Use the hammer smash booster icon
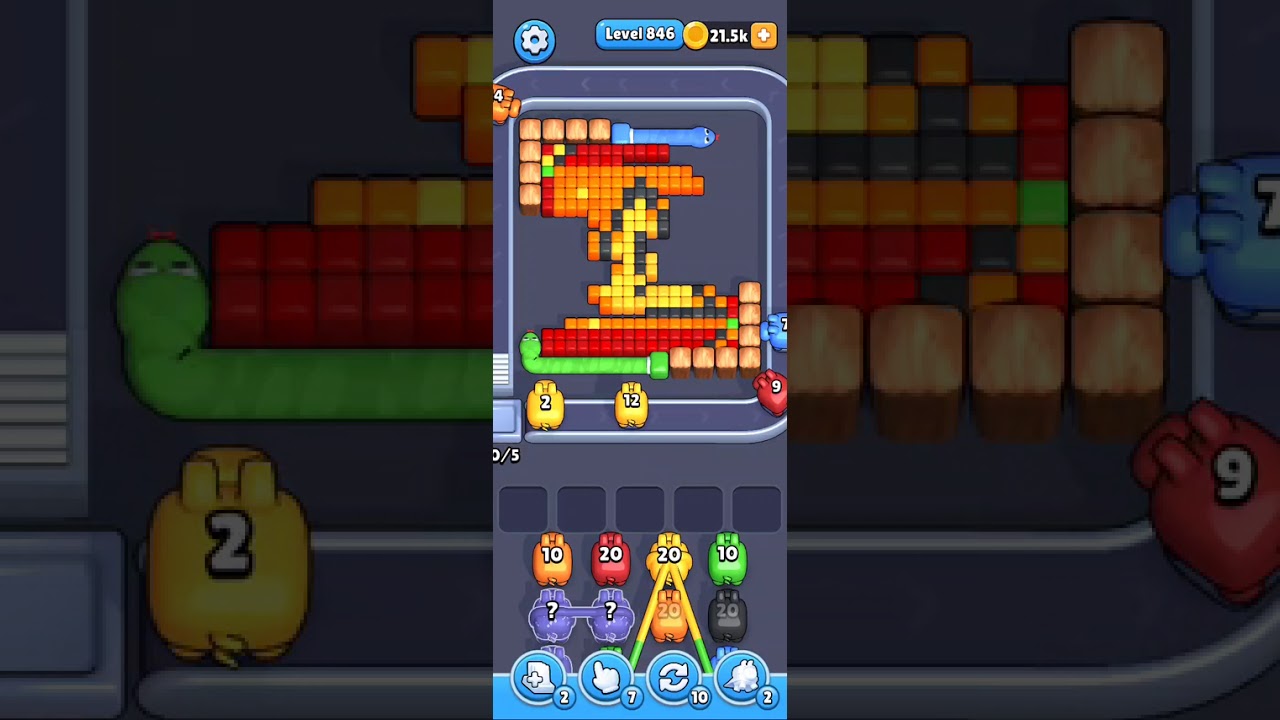The width and height of the screenshot is (1280, 720). tap(741, 679)
